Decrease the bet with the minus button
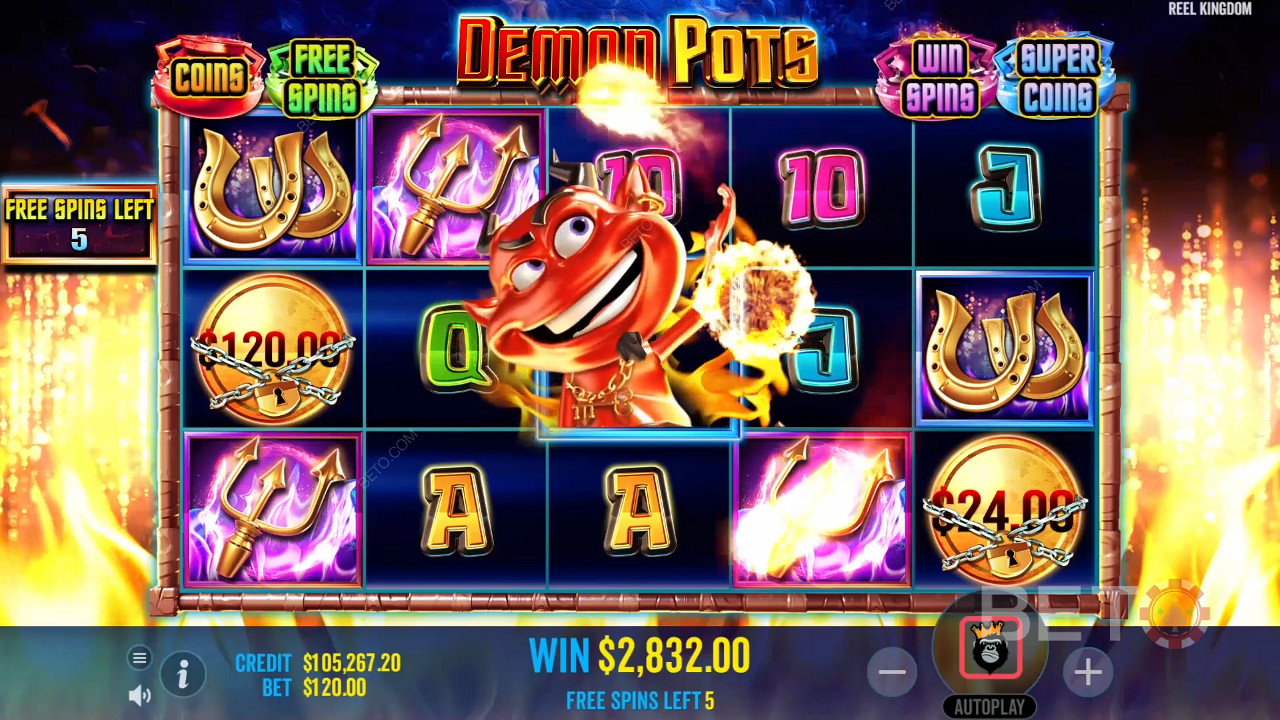Viewport: 1280px width, 720px height. [x=892, y=672]
